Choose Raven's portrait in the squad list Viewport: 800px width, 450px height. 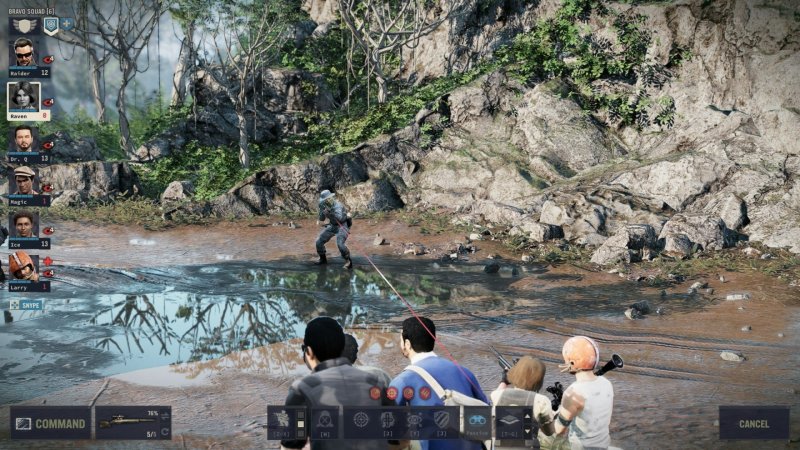point(24,97)
